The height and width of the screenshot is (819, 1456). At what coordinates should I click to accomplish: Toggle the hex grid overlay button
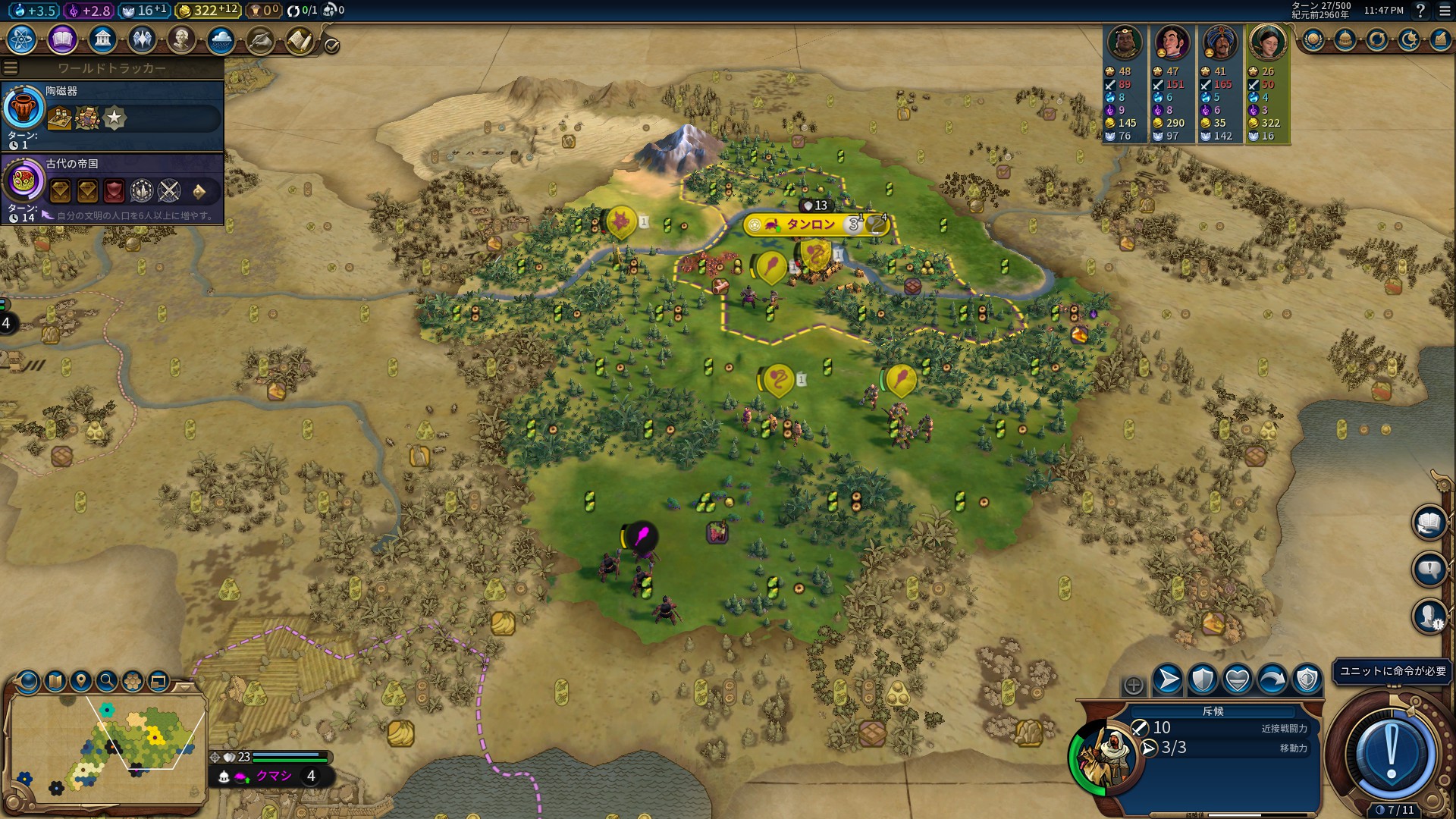click(x=133, y=681)
